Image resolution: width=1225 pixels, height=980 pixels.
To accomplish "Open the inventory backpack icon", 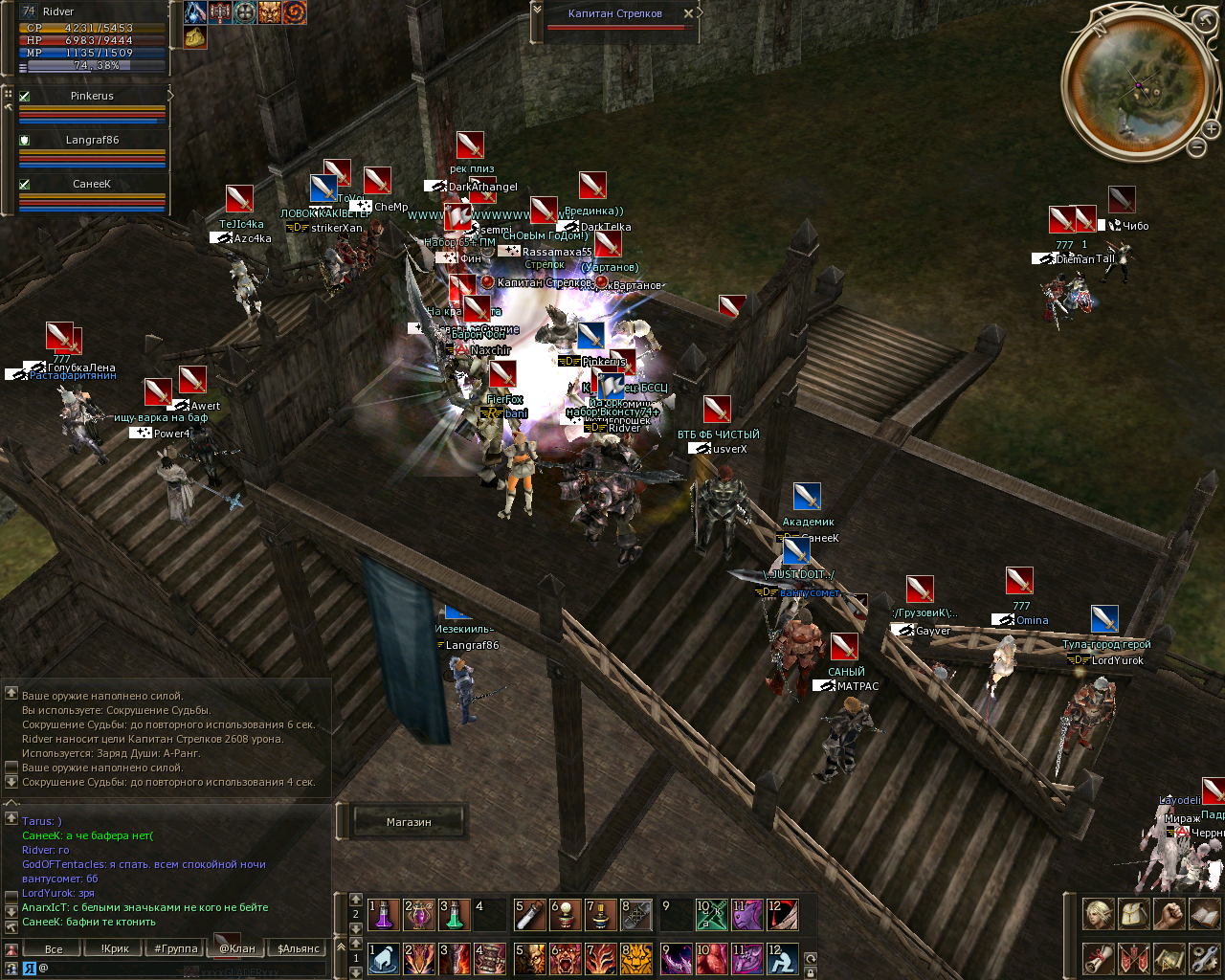I will (1134, 914).
